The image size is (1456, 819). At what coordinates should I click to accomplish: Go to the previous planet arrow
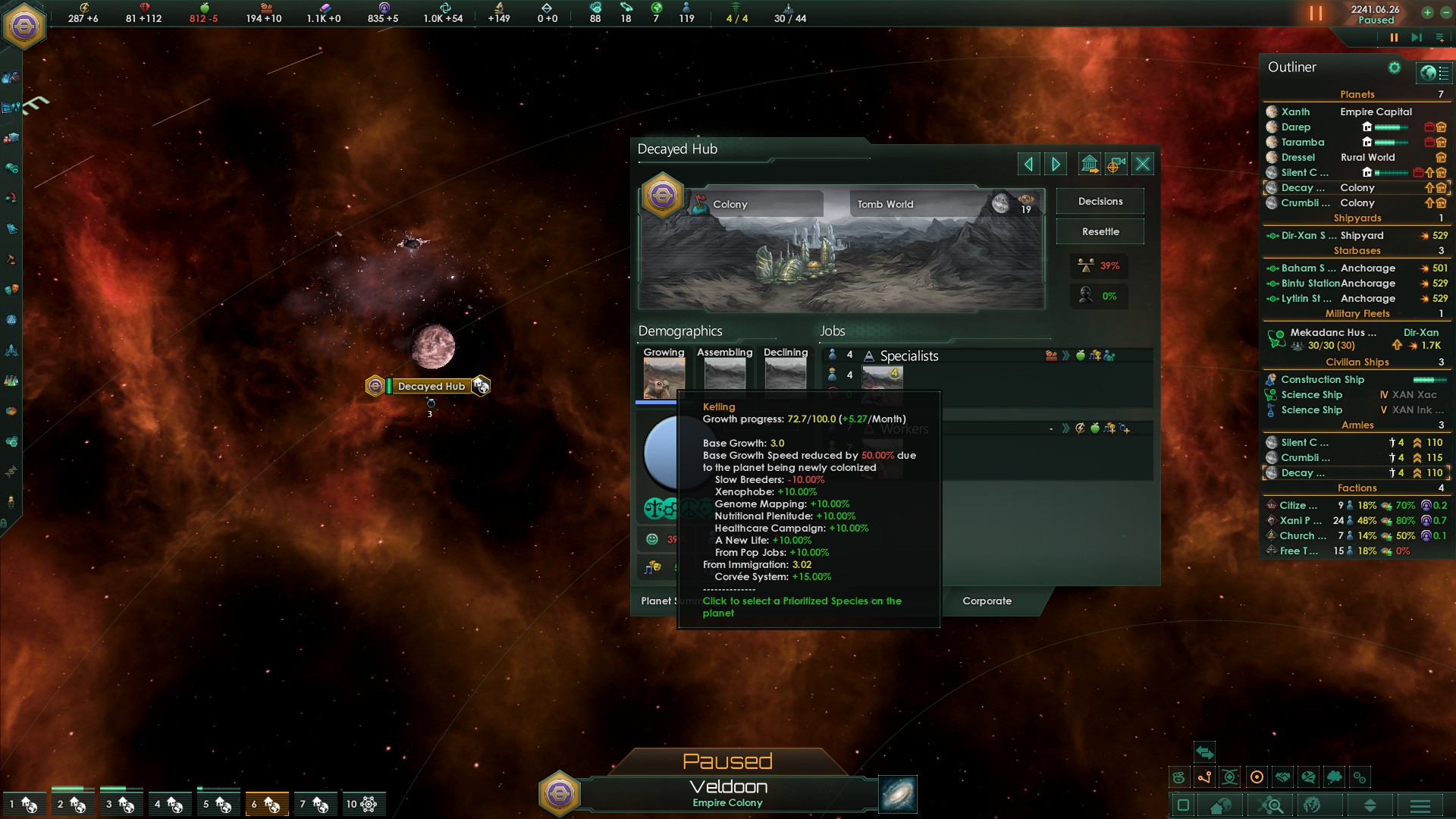click(x=1028, y=164)
